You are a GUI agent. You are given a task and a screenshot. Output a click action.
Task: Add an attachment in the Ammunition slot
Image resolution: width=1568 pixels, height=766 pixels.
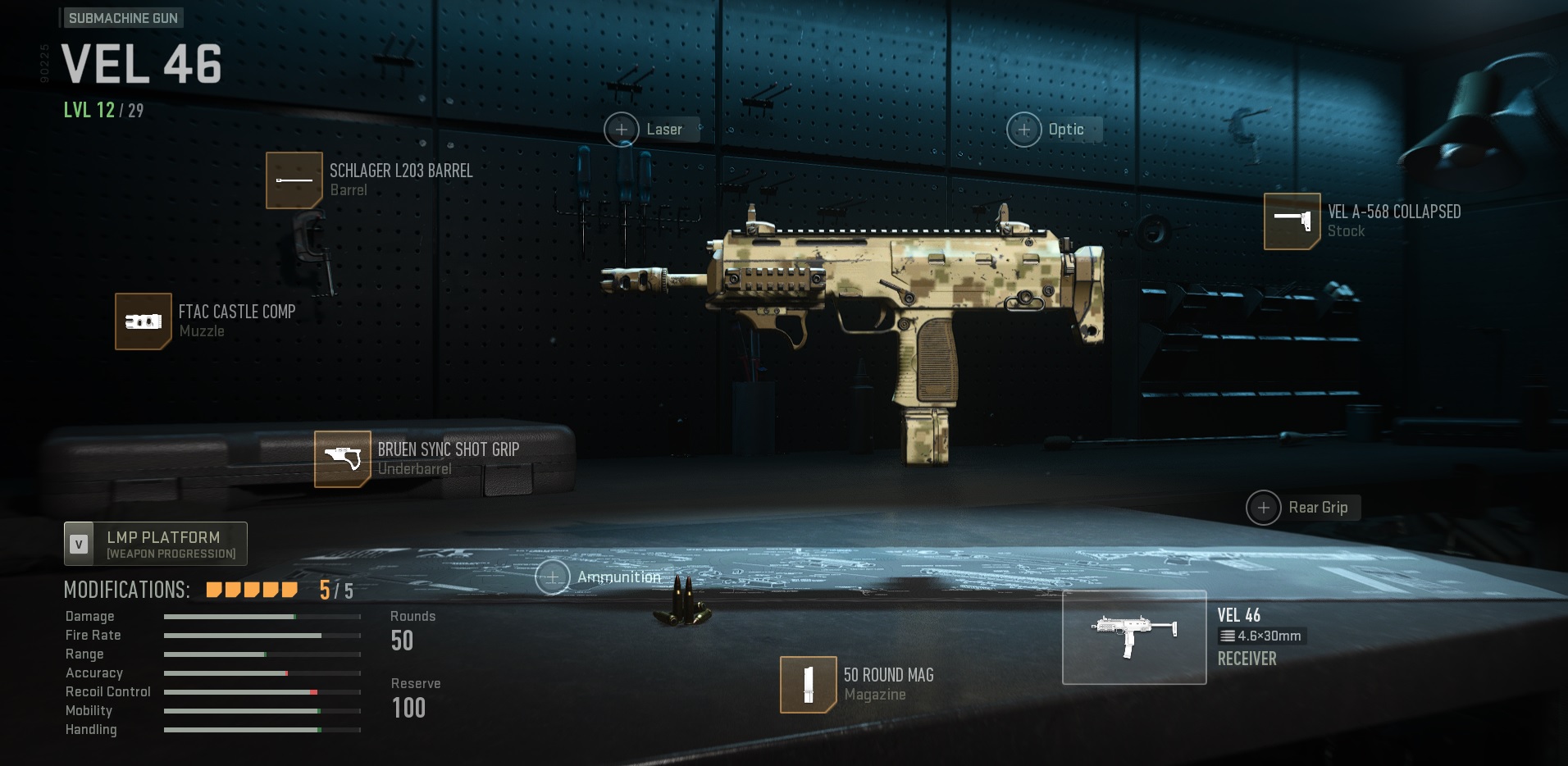tap(553, 577)
